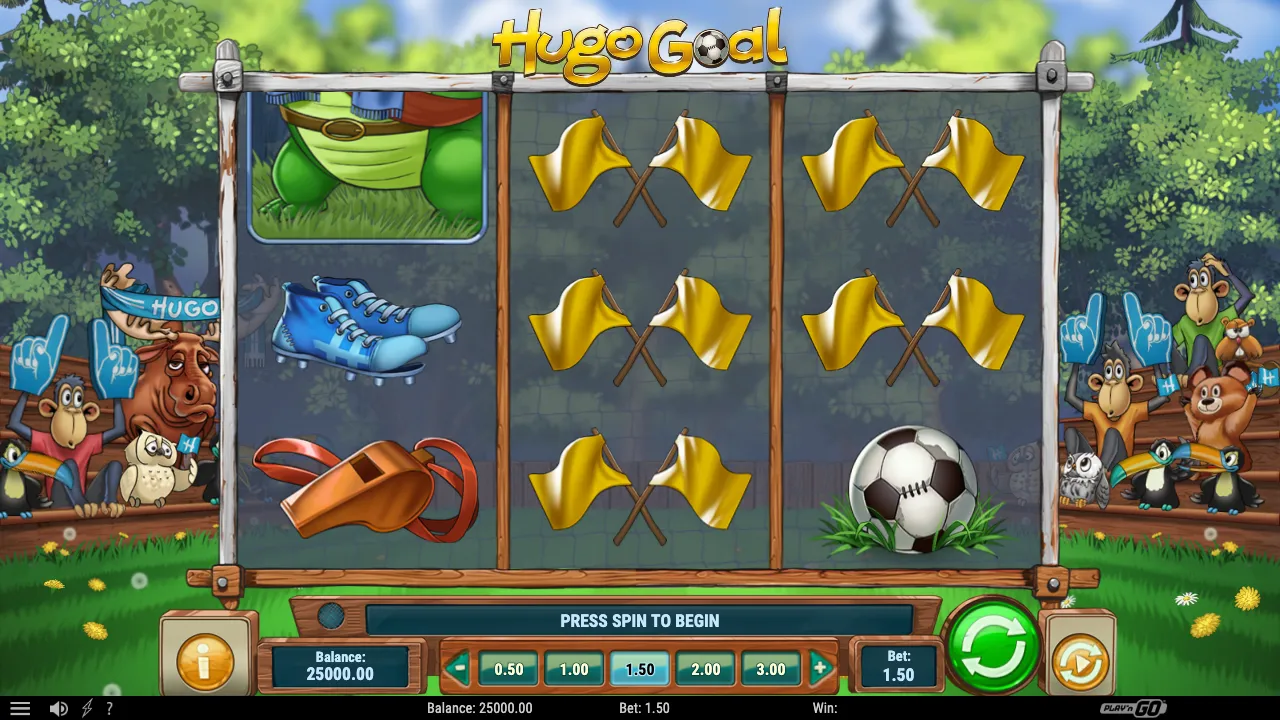Increase bet with the plus arrow

(822, 669)
